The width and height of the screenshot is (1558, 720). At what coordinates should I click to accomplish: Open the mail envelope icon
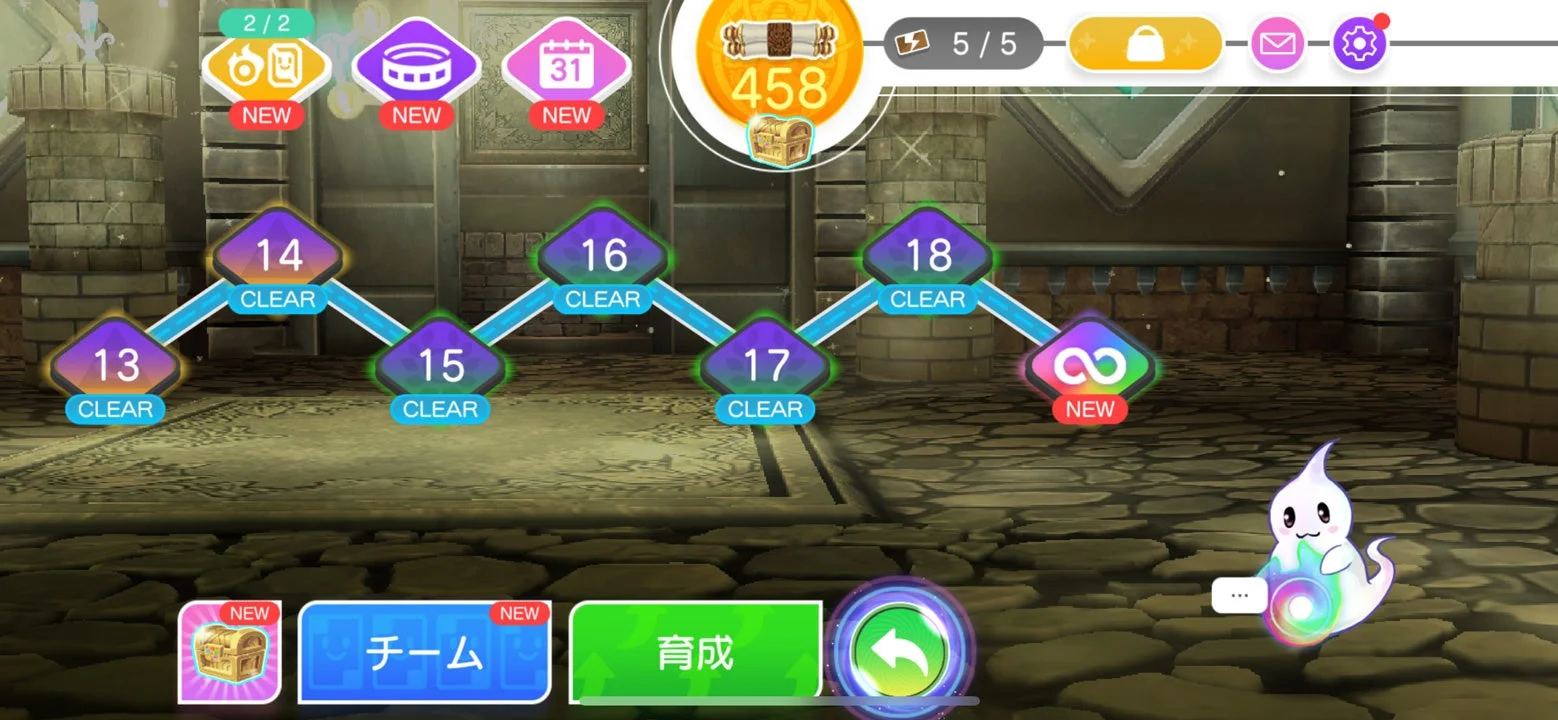[1279, 43]
